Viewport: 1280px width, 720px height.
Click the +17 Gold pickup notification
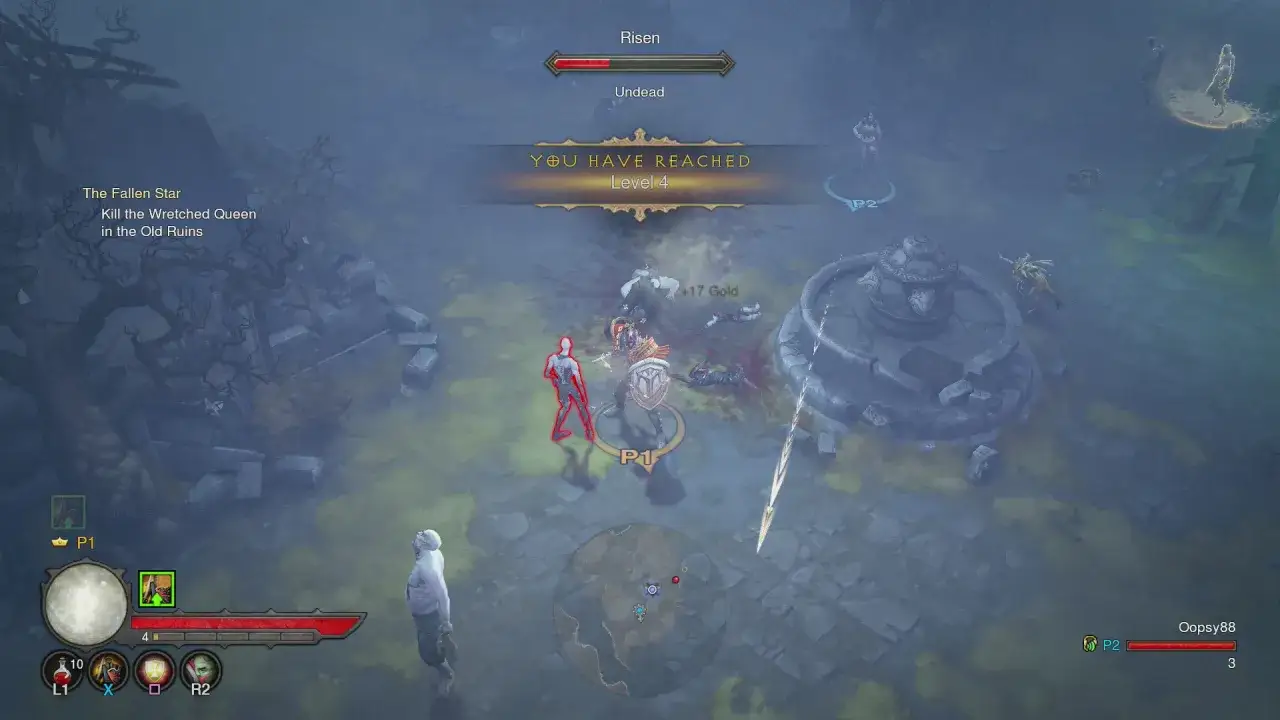pyautogui.click(x=711, y=290)
